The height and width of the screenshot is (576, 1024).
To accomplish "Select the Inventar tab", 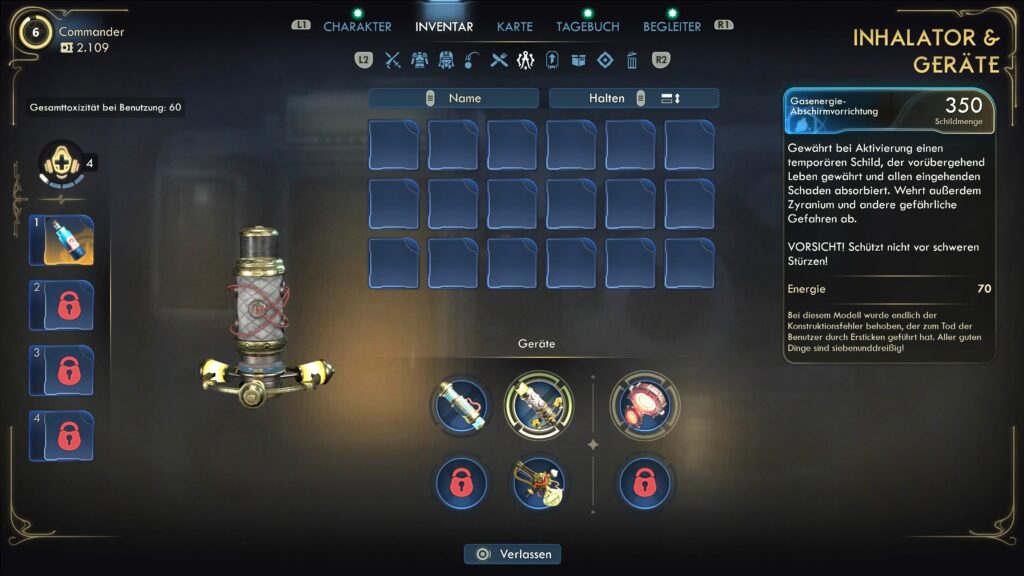I will tap(444, 26).
